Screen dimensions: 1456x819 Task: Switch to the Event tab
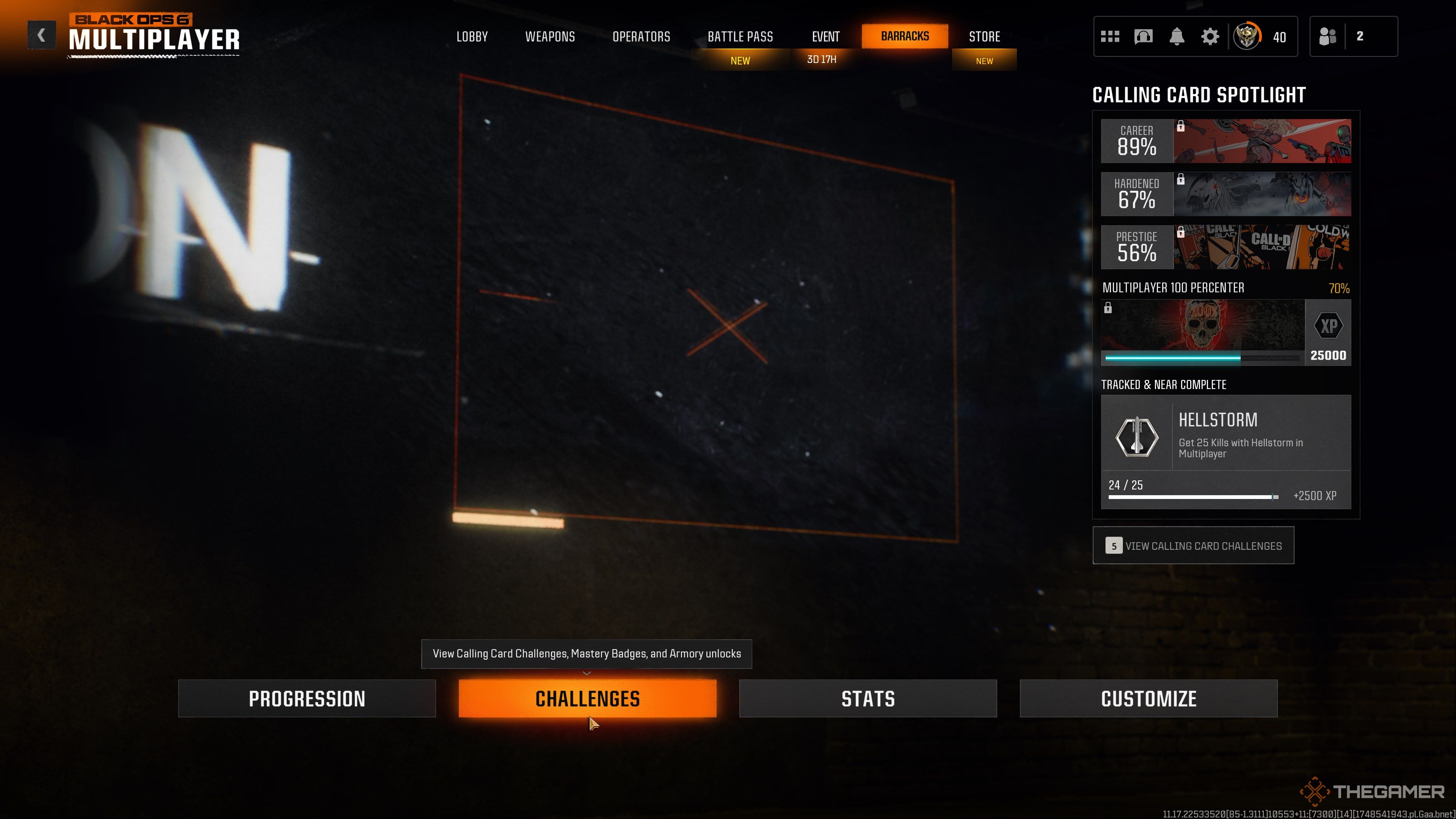pos(825,37)
